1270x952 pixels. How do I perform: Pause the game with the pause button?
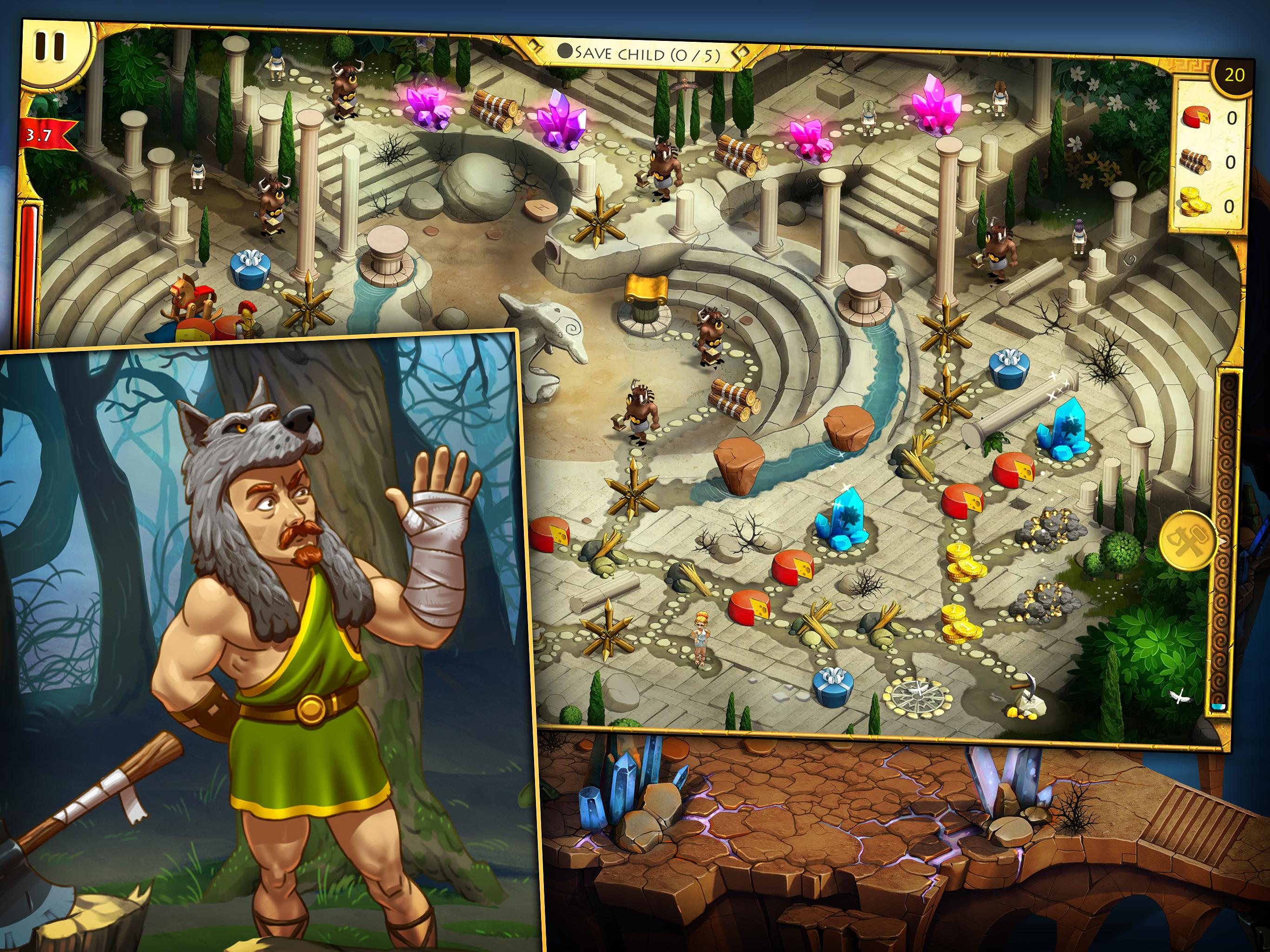pyautogui.click(x=52, y=46)
